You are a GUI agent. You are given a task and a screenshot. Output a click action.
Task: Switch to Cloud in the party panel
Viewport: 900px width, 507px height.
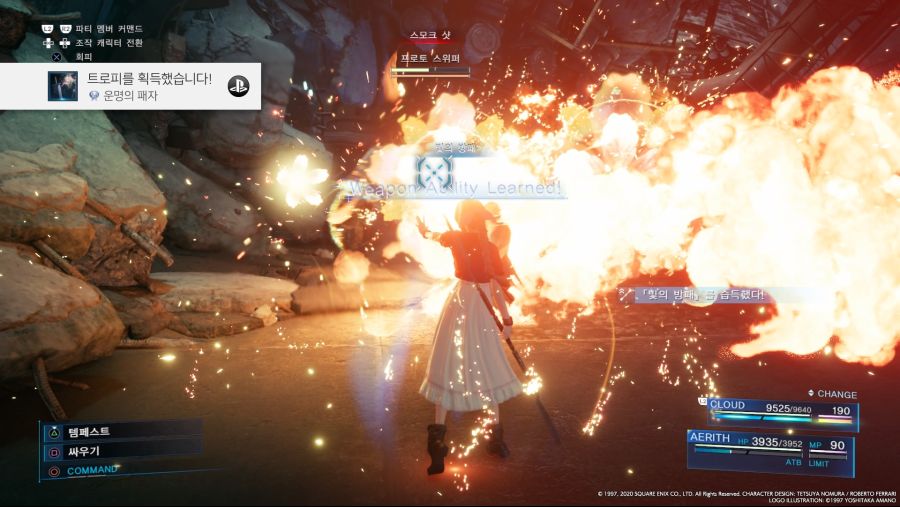point(781,410)
